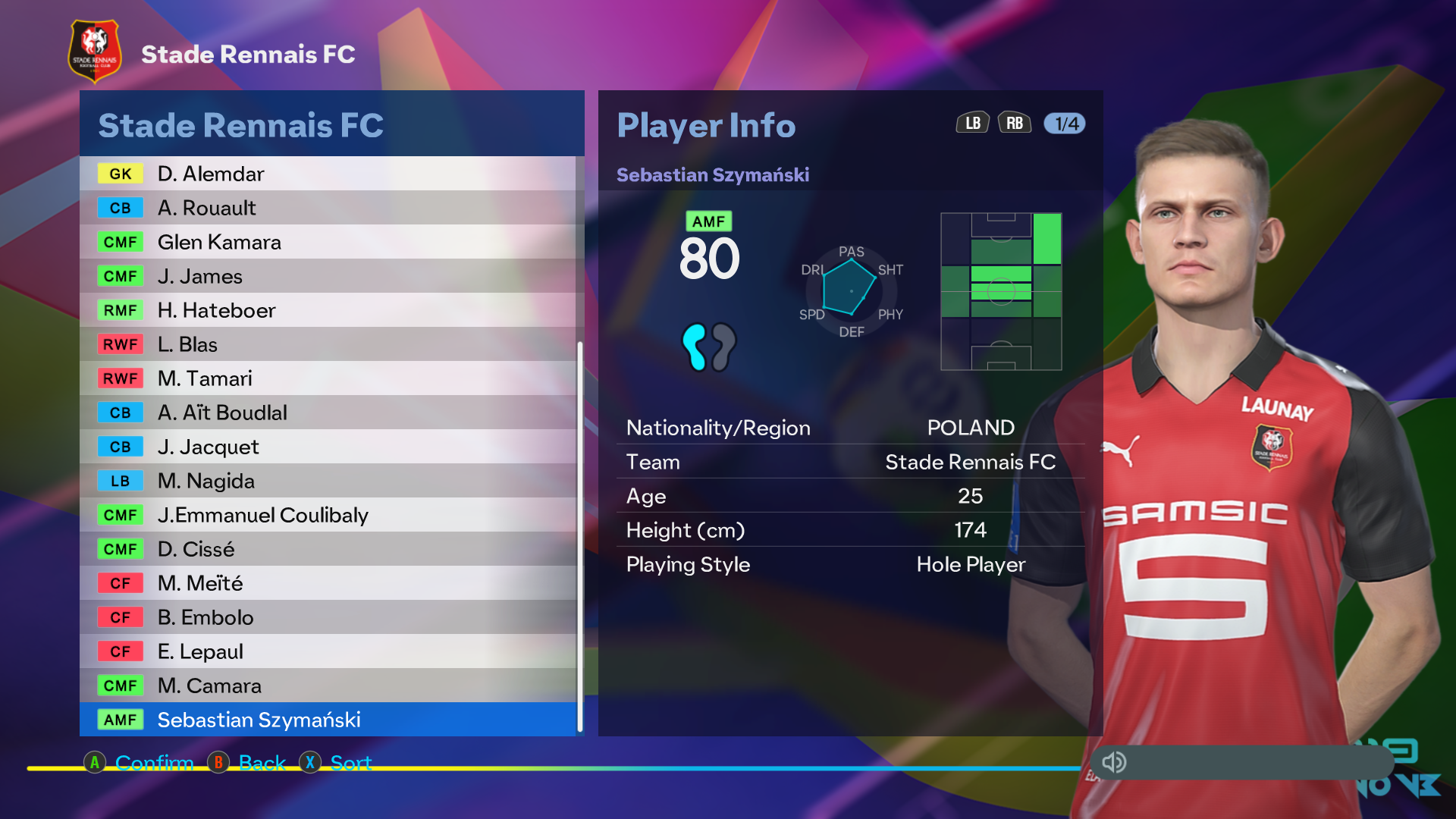Click the squad list scrollbar
Viewport: 1456px width, 819px height.
[x=580, y=535]
